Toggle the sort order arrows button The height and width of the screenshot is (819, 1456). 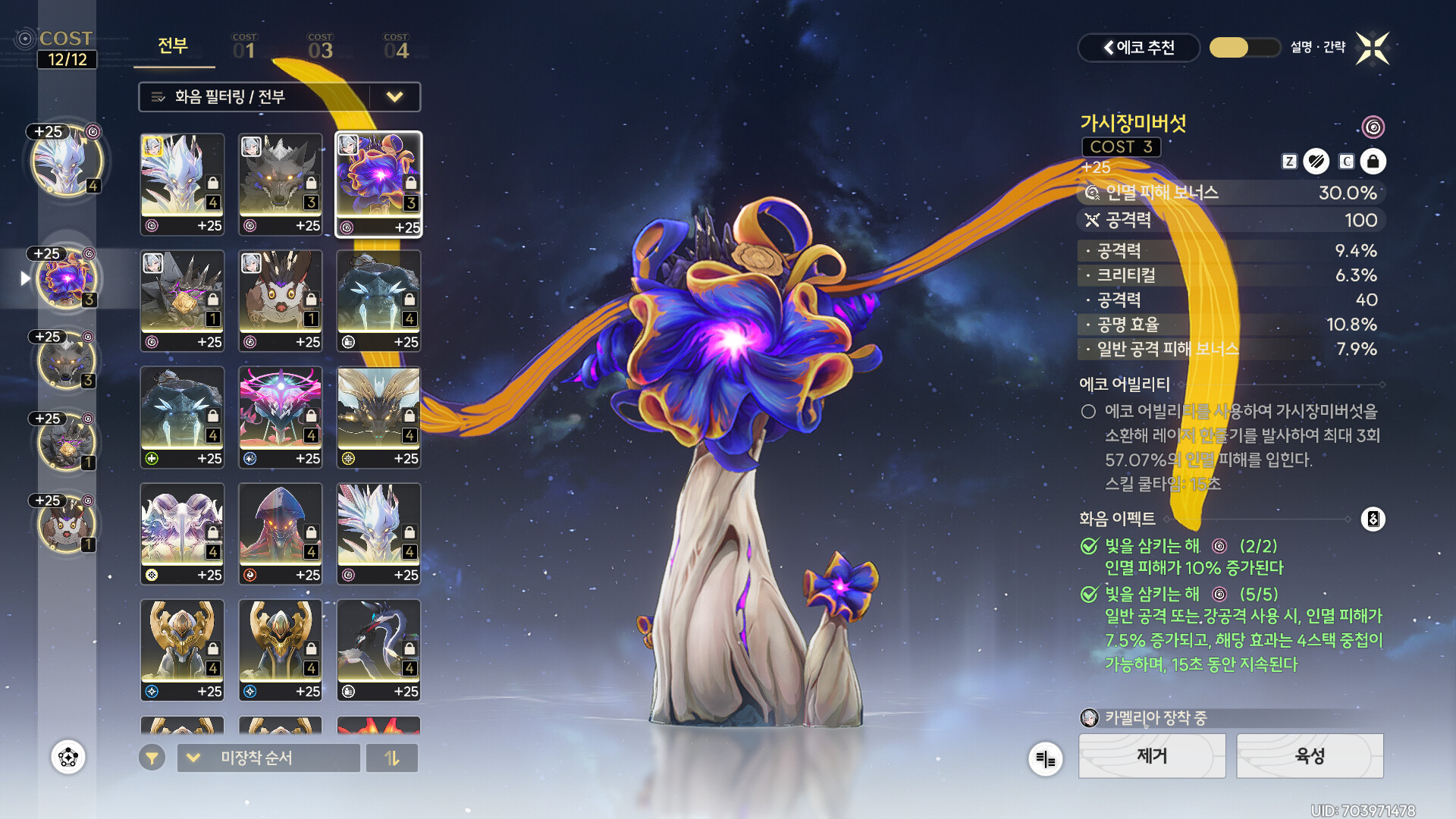[392, 758]
